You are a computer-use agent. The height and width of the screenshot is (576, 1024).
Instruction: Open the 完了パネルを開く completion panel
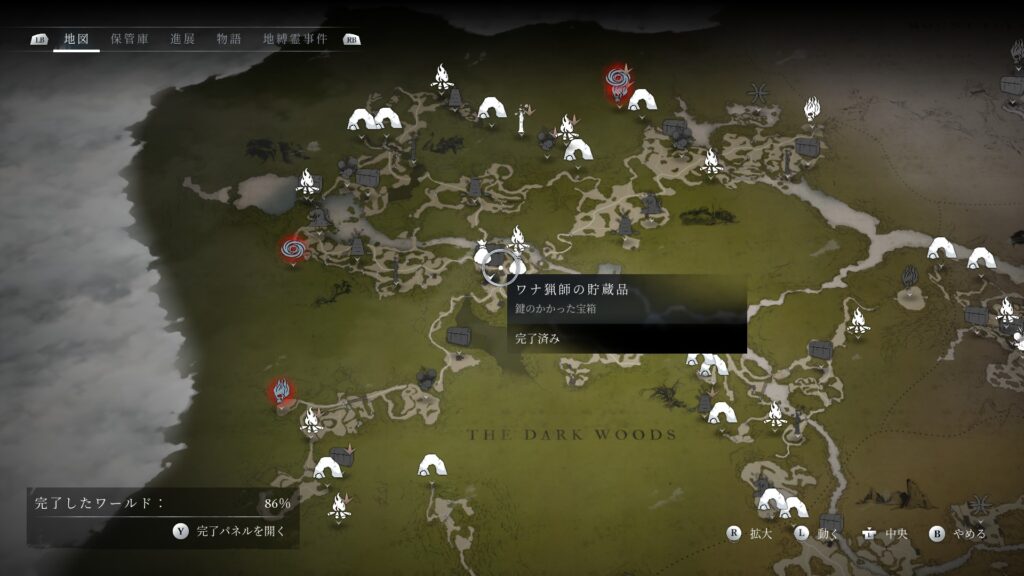click(x=231, y=532)
